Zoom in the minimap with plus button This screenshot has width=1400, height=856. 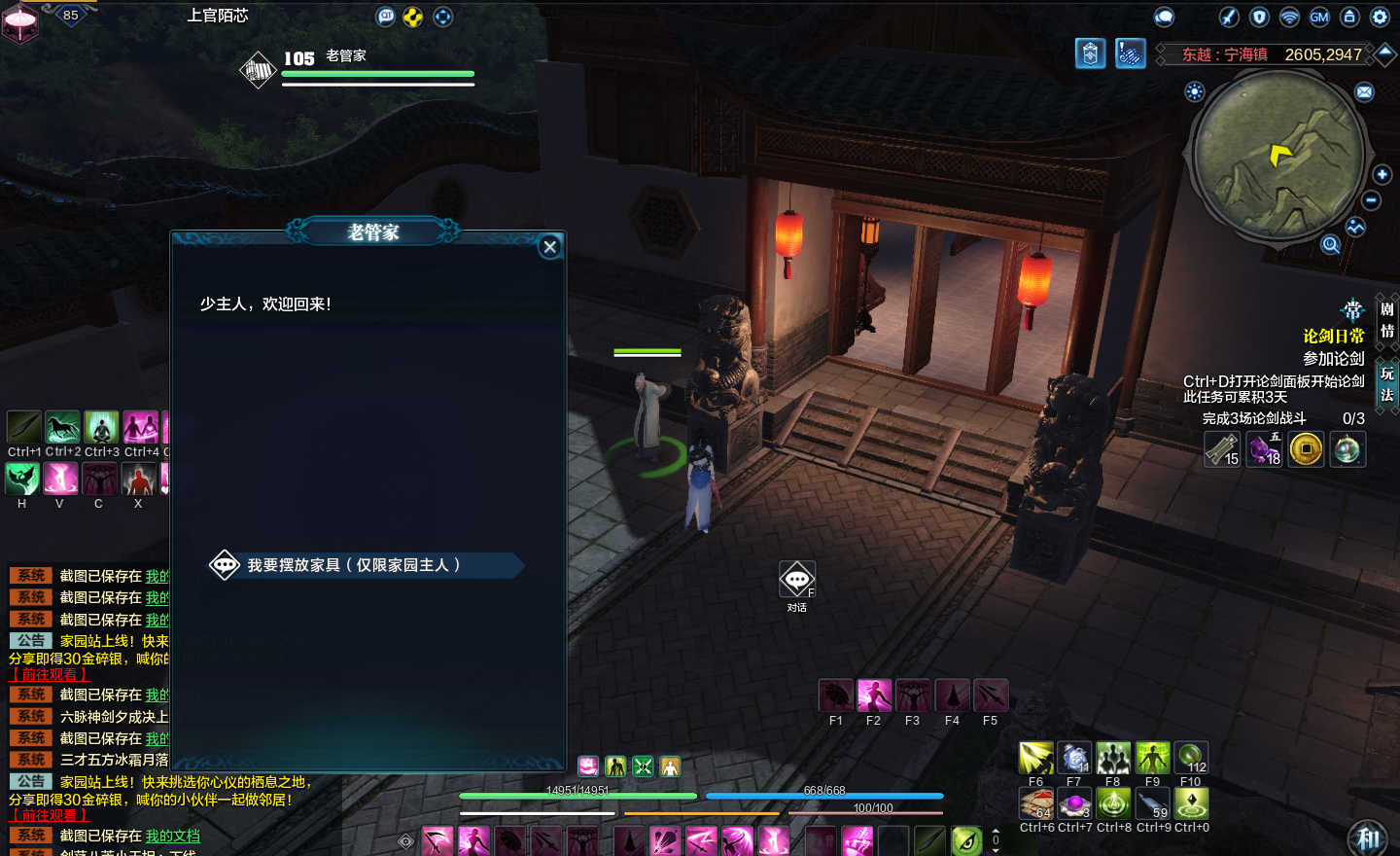(x=1382, y=174)
